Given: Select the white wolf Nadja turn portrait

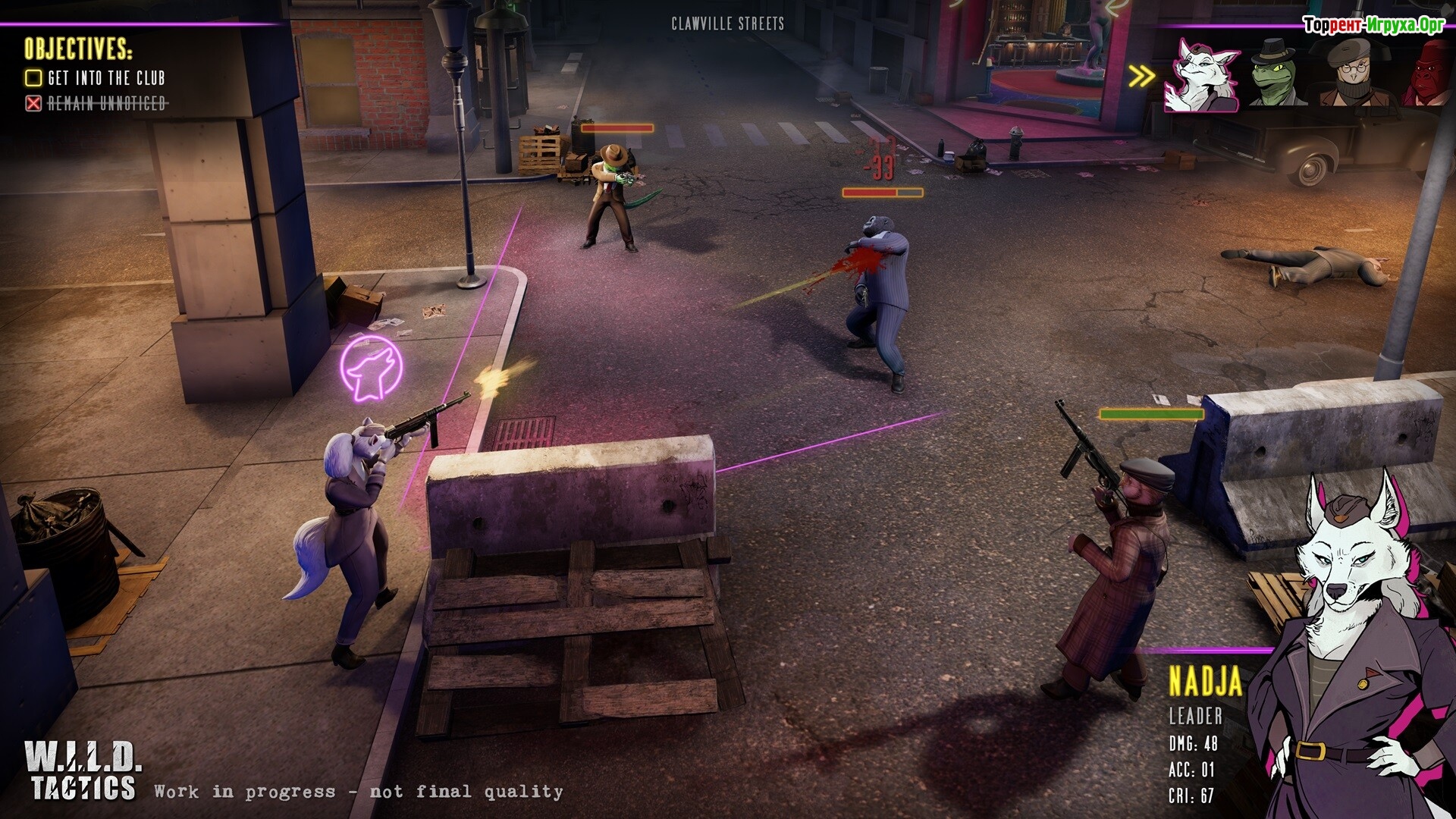Looking at the screenshot, I should pyautogui.click(x=1203, y=76).
